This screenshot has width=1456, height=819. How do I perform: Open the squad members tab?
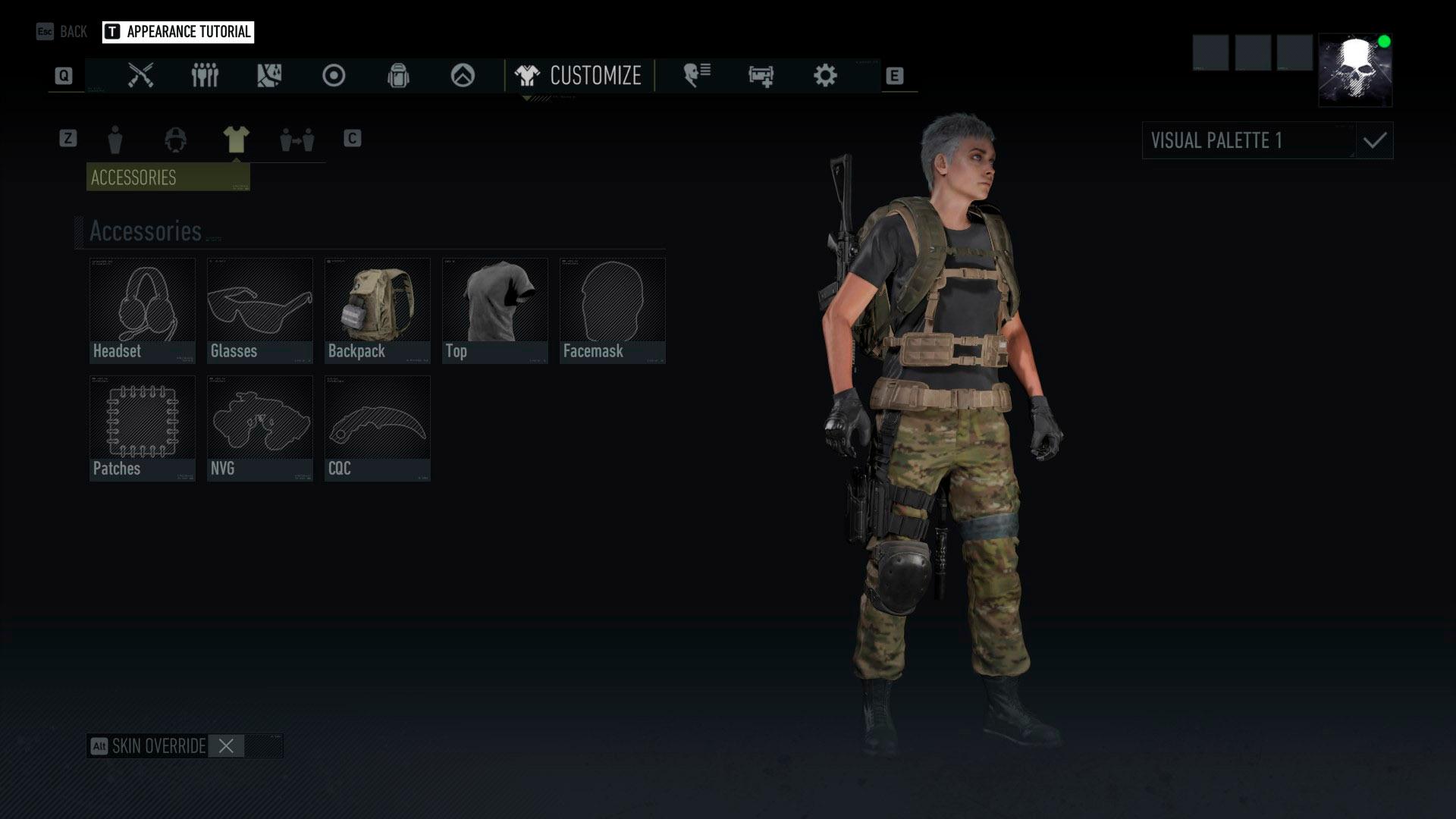coord(205,76)
